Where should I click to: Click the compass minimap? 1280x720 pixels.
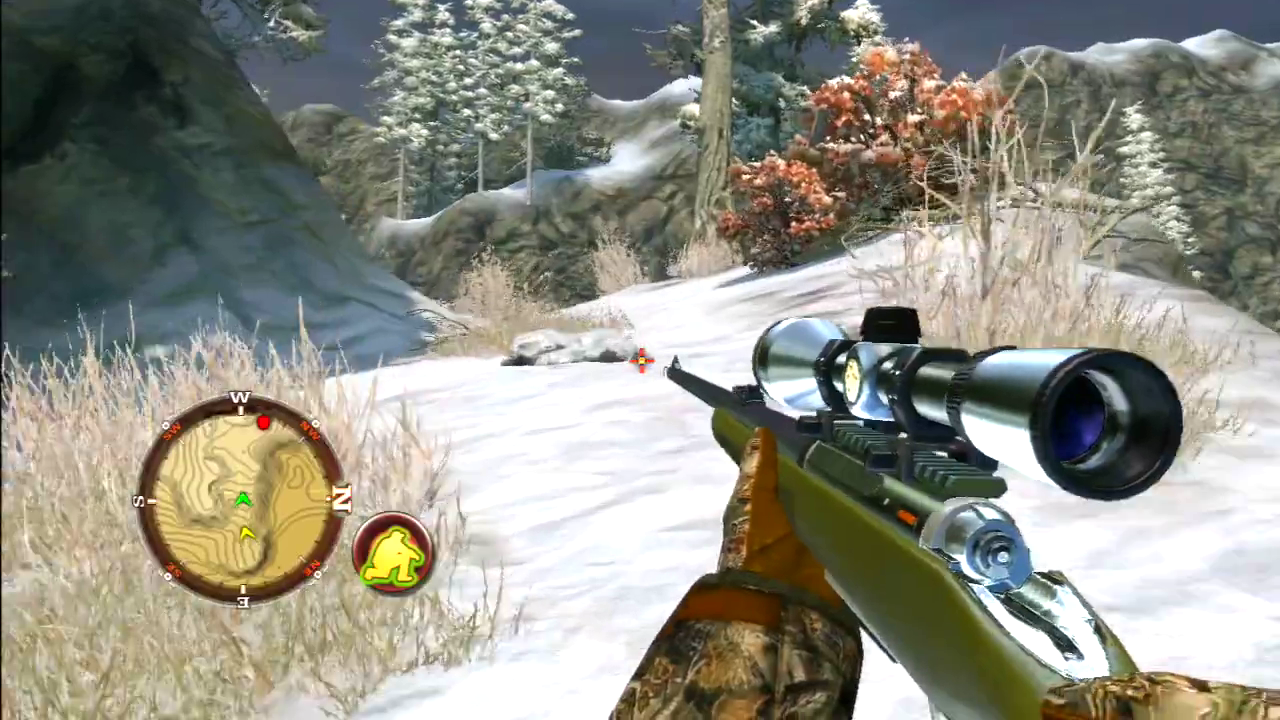tap(241, 497)
